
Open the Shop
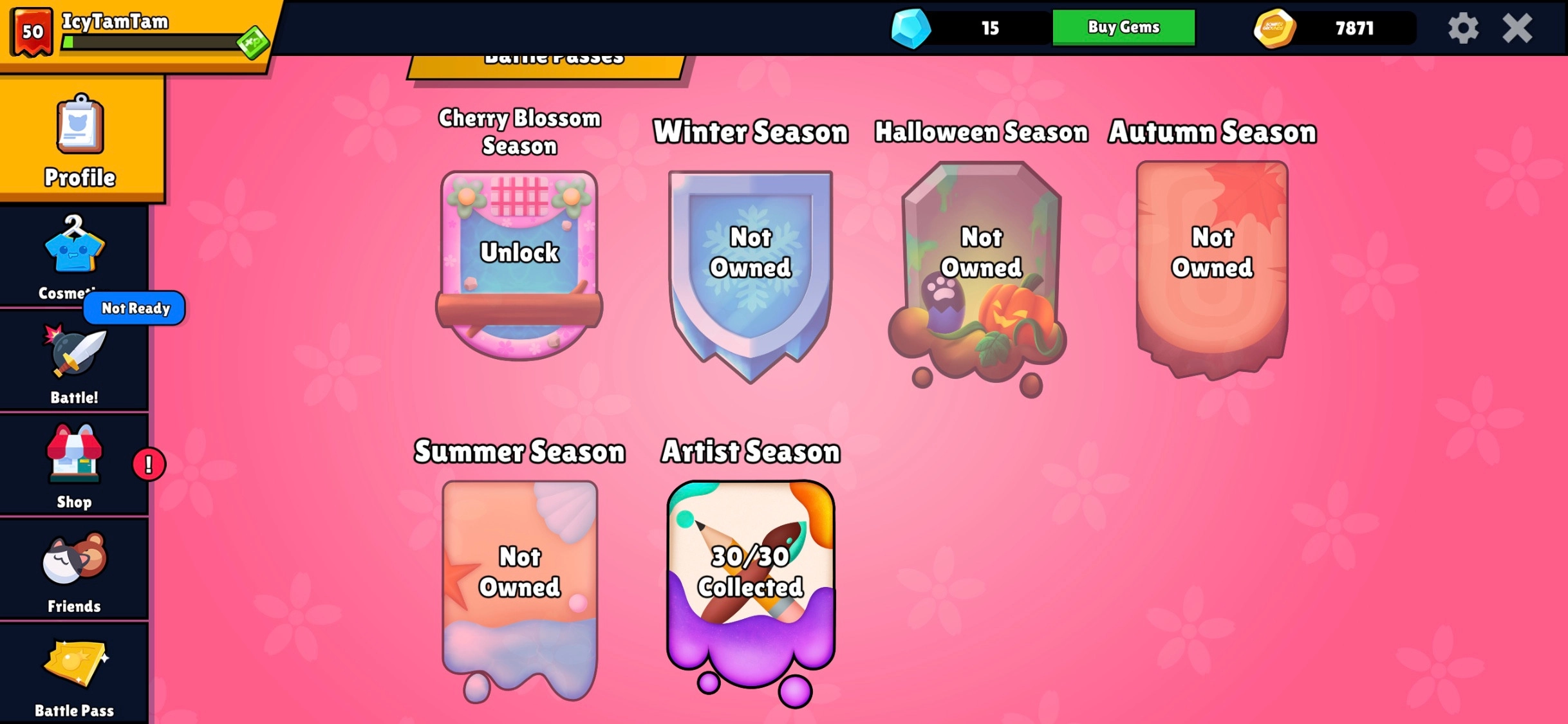74,465
